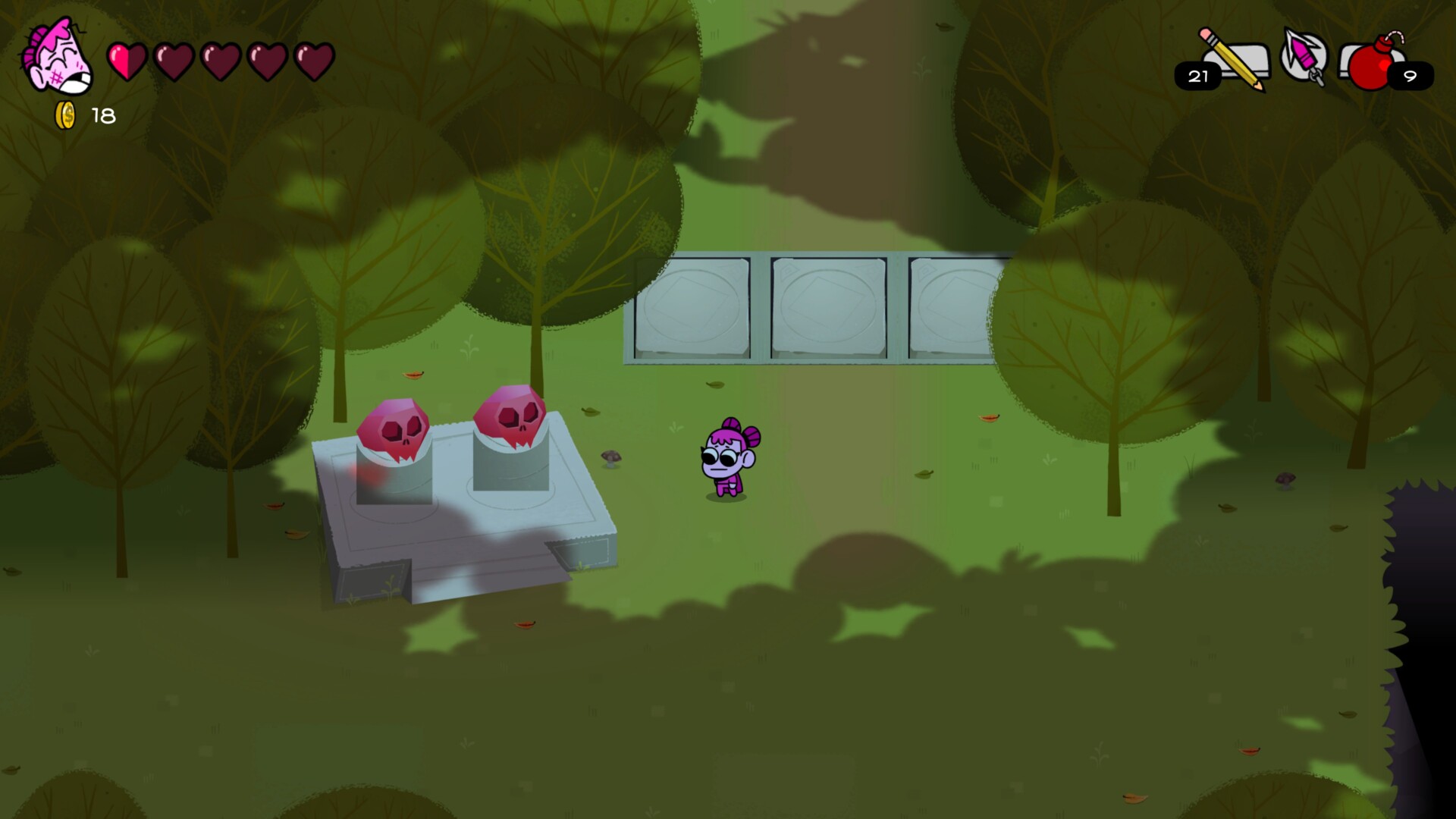This screenshot has height=819, width=1456.
Task: Click the gold coin currency icon
Action: coord(64,114)
